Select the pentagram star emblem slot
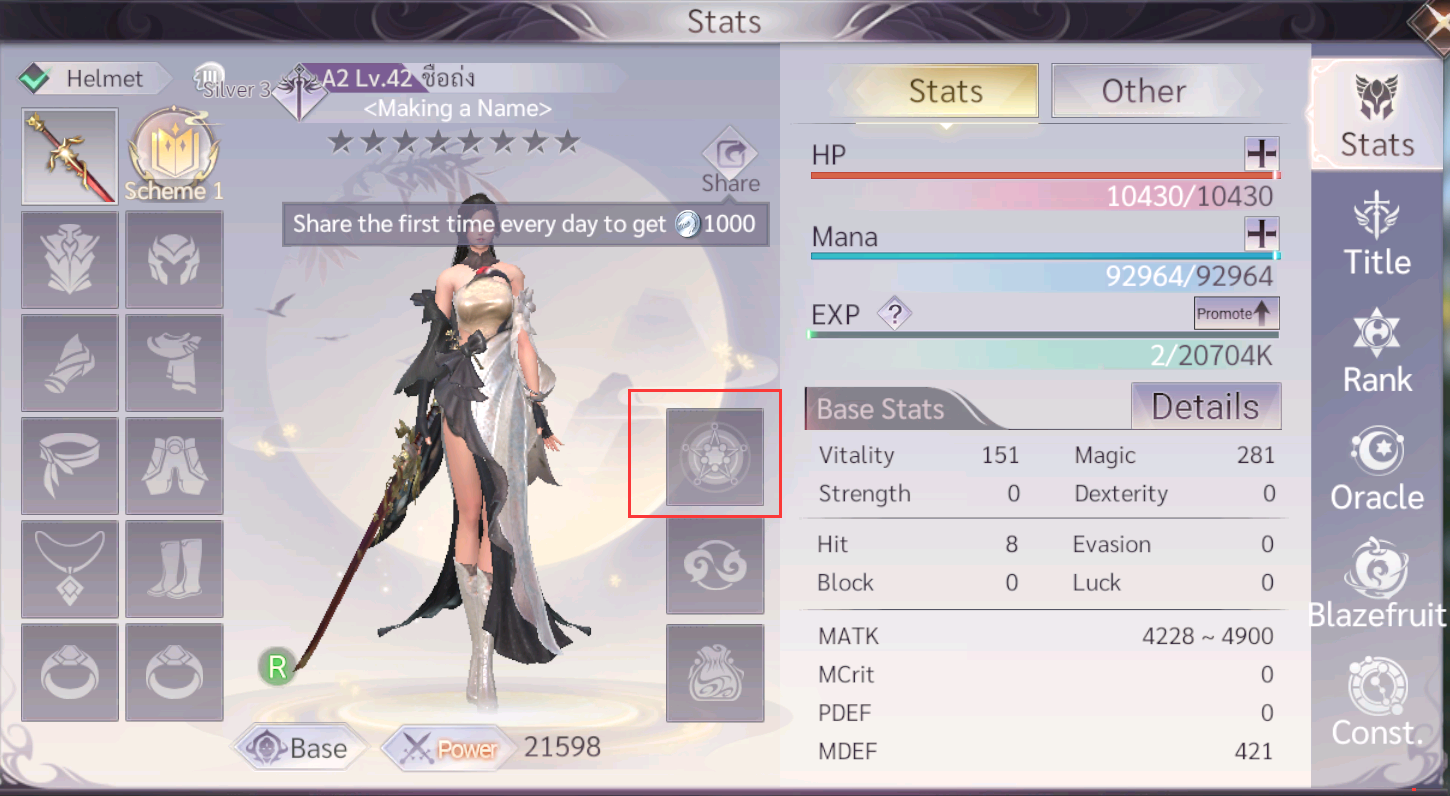The height and width of the screenshot is (796, 1450). point(715,457)
